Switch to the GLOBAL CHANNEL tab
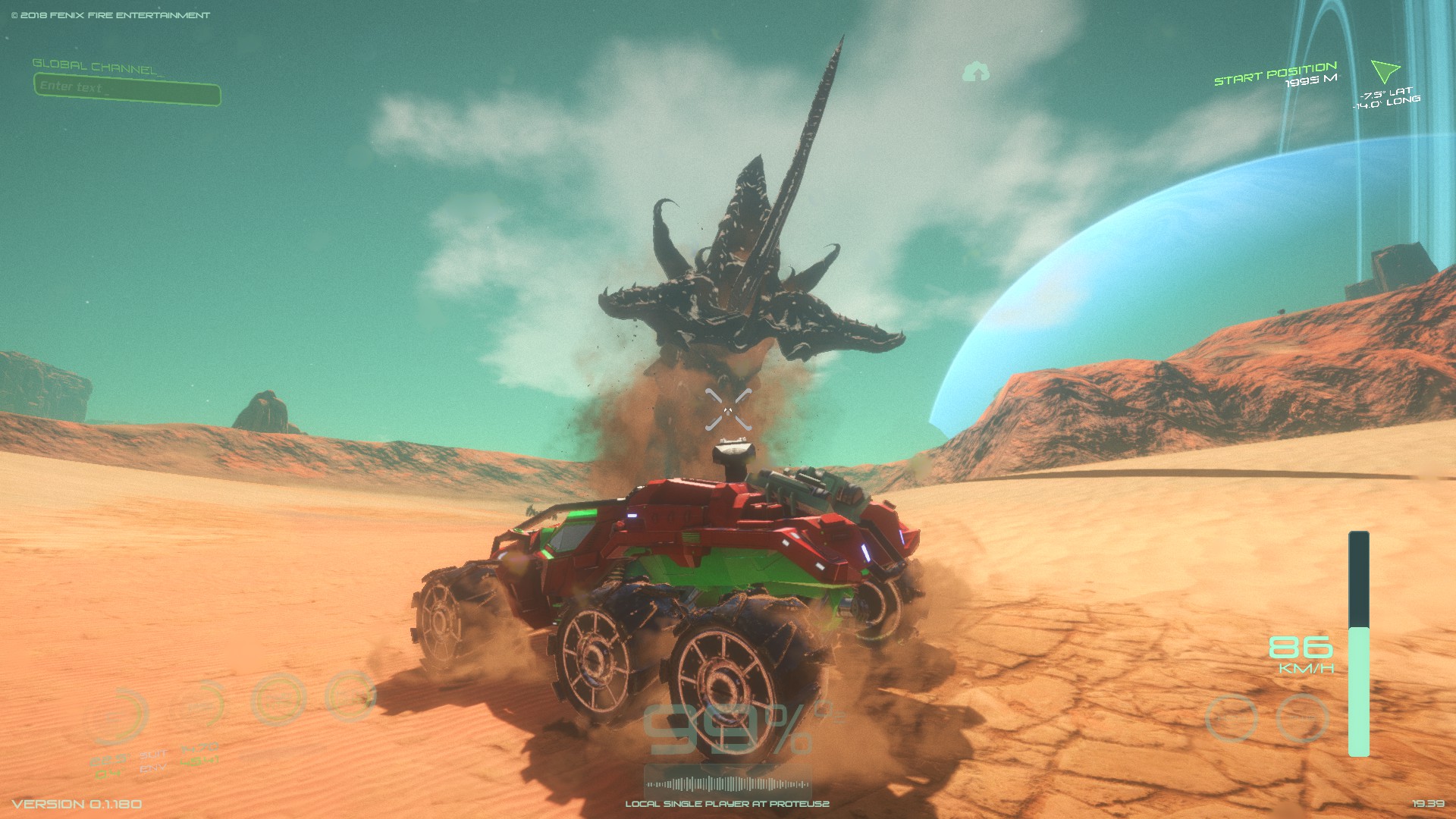Viewport: 1456px width, 819px height. 93,65
